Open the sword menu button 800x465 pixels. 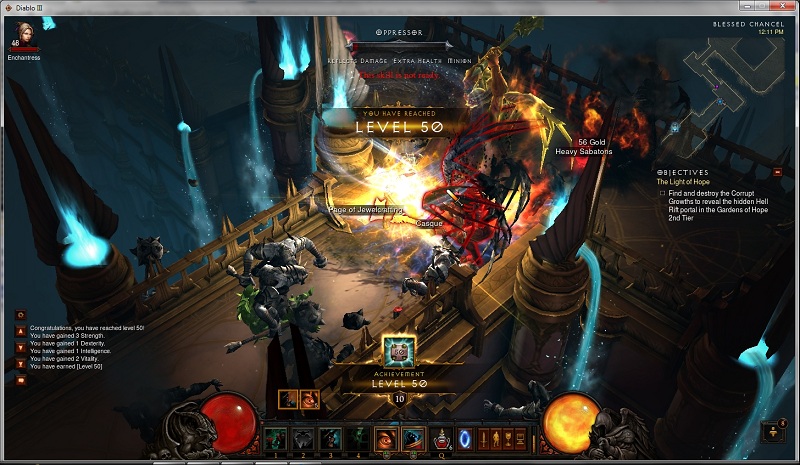click(x=484, y=438)
